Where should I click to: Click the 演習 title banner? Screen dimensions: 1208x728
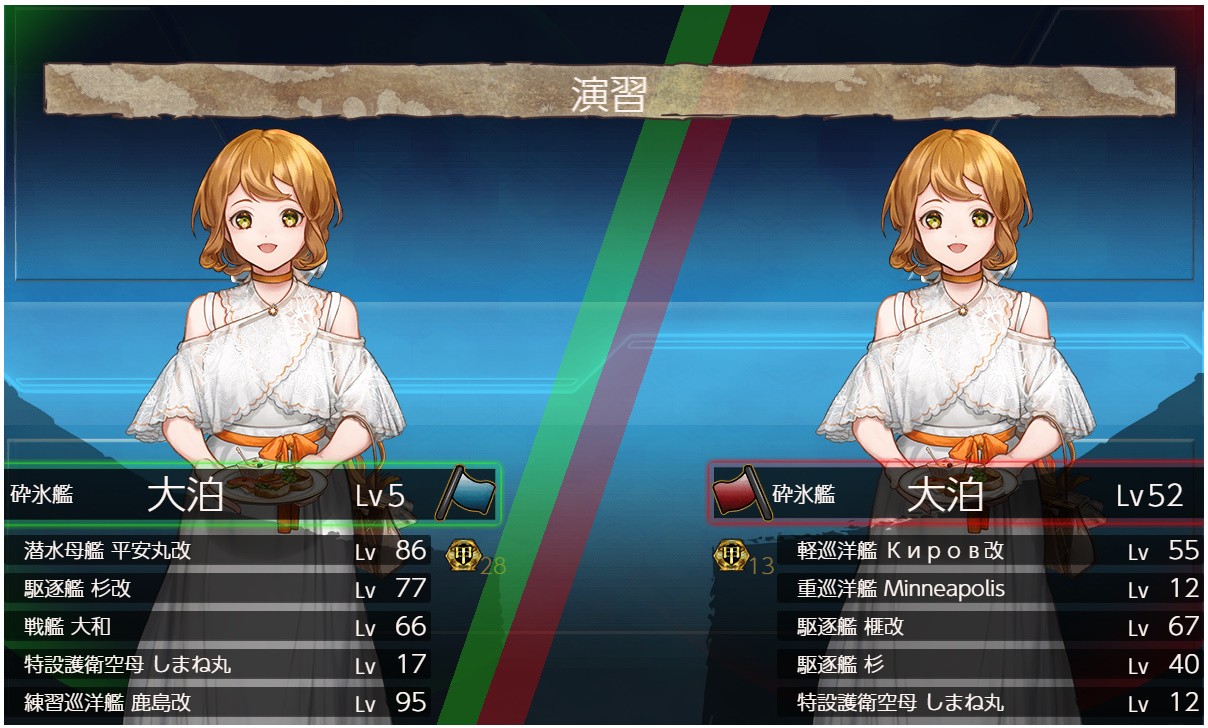tap(608, 93)
